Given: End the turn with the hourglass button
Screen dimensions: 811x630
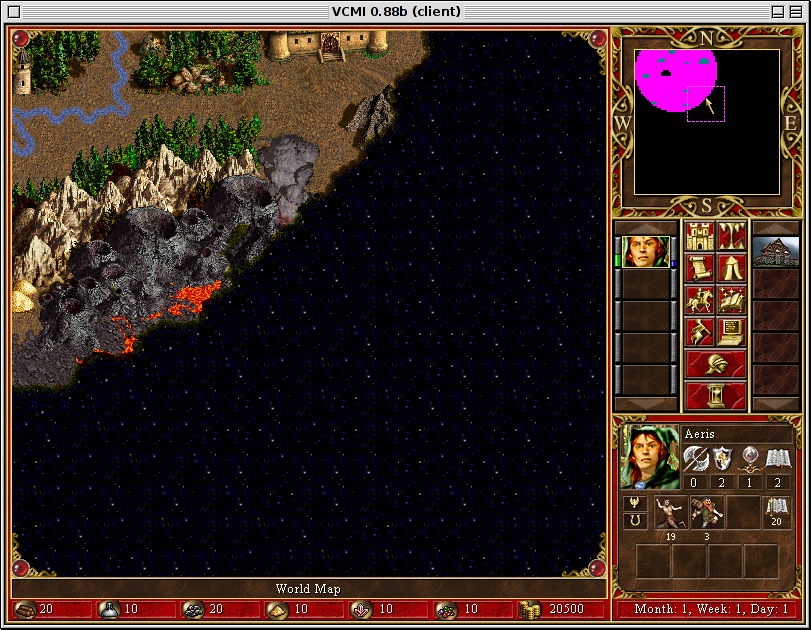Looking at the screenshot, I should click(x=715, y=395).
